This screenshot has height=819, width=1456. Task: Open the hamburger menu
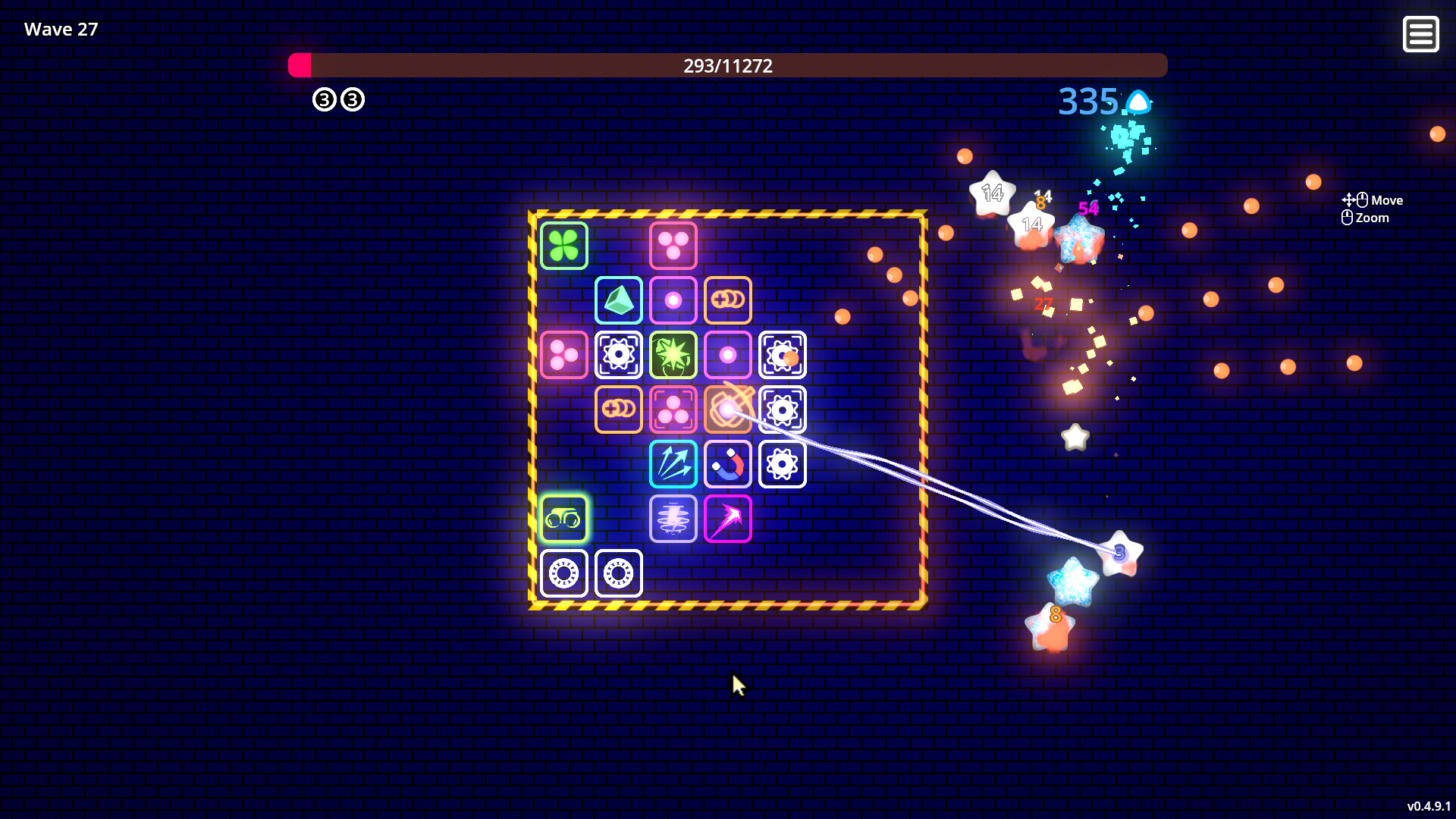tap(1421, 33)
